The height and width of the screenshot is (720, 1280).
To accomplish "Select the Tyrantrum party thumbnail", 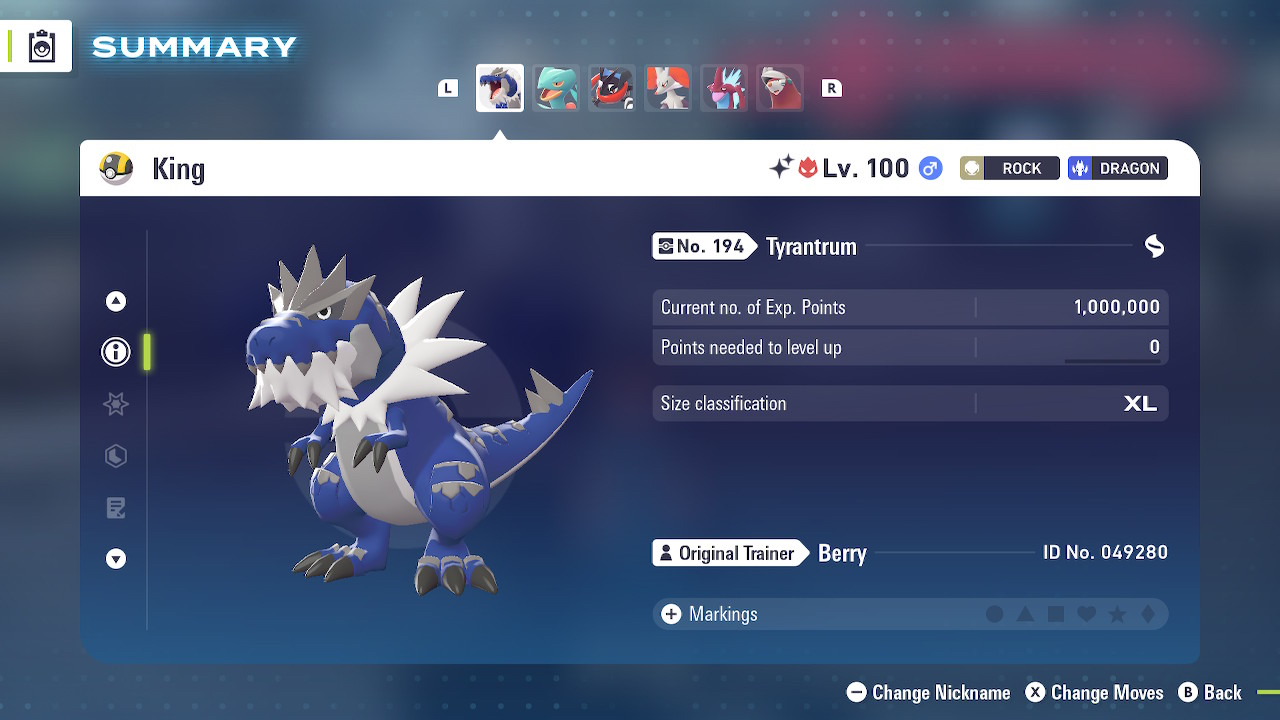I will click(499, 88).
